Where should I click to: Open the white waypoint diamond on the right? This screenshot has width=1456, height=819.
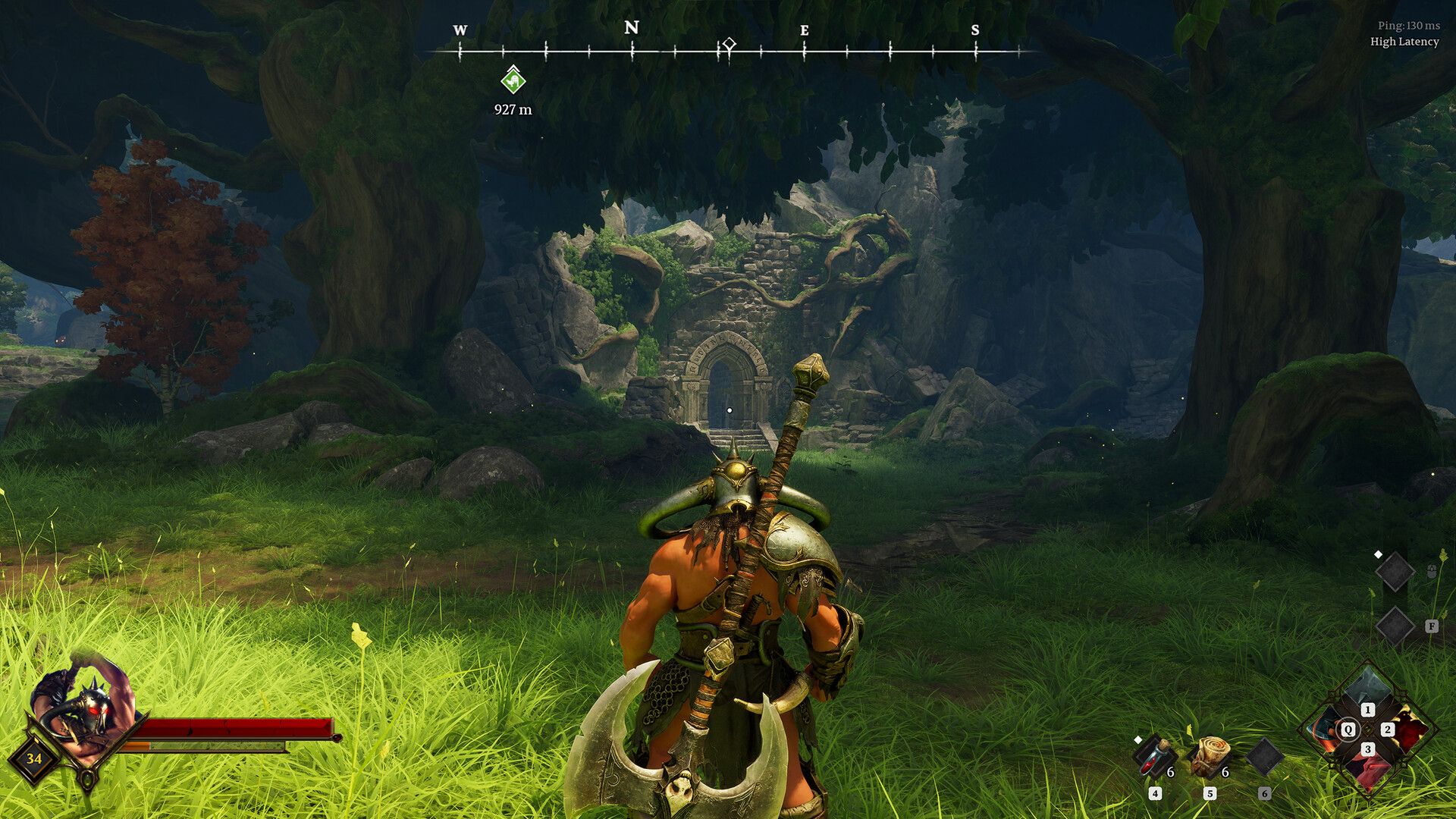[1379, 554]
